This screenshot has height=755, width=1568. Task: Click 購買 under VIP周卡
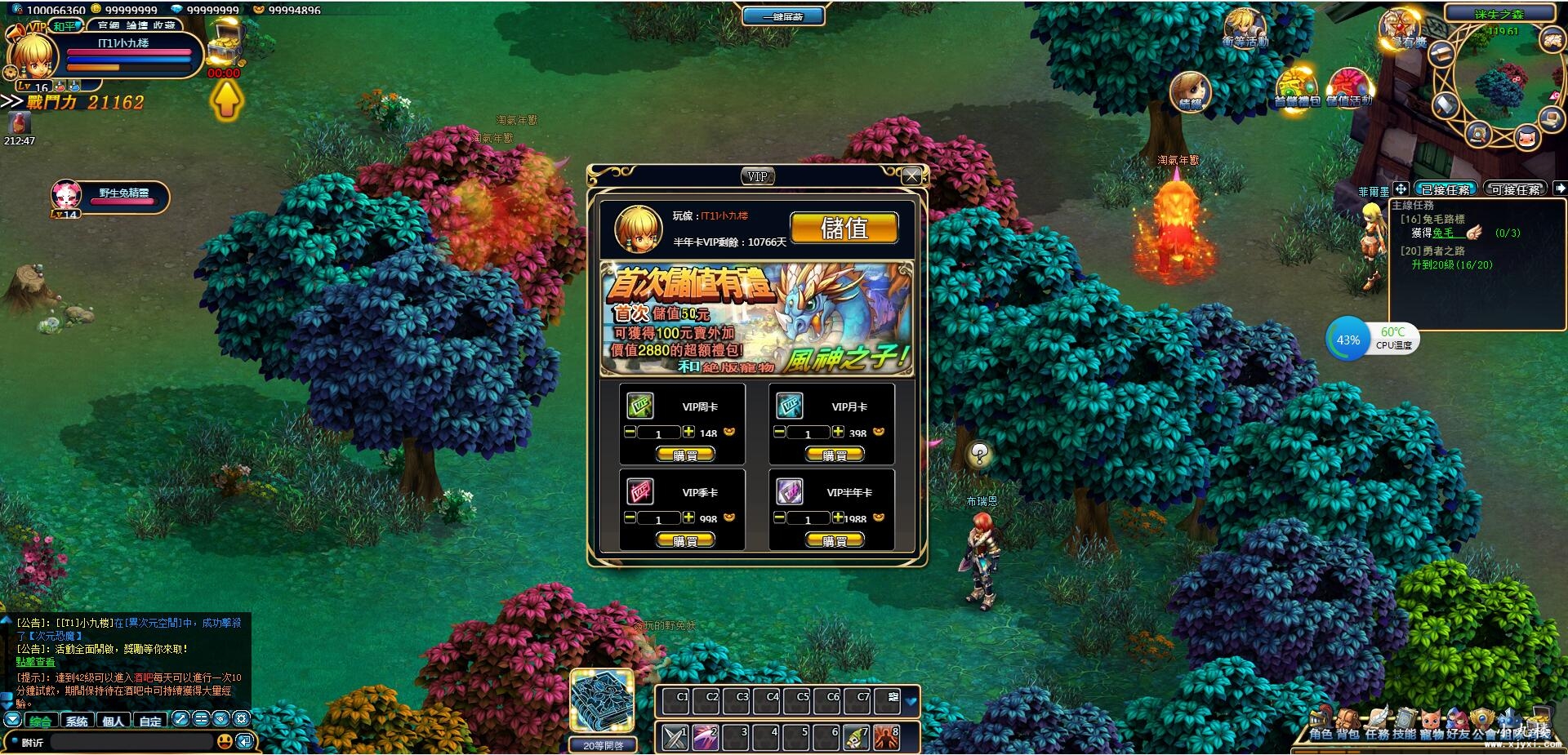click(x=684, y=455)
